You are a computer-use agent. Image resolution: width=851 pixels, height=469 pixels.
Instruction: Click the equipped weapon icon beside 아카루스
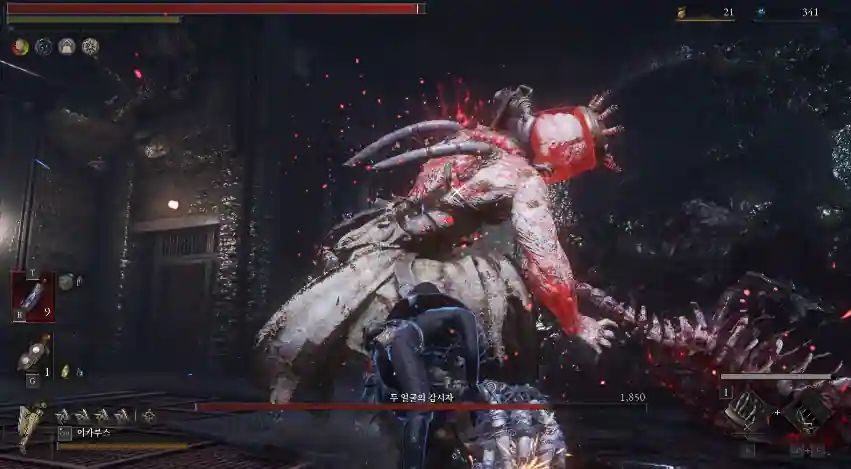coord(31,423)
